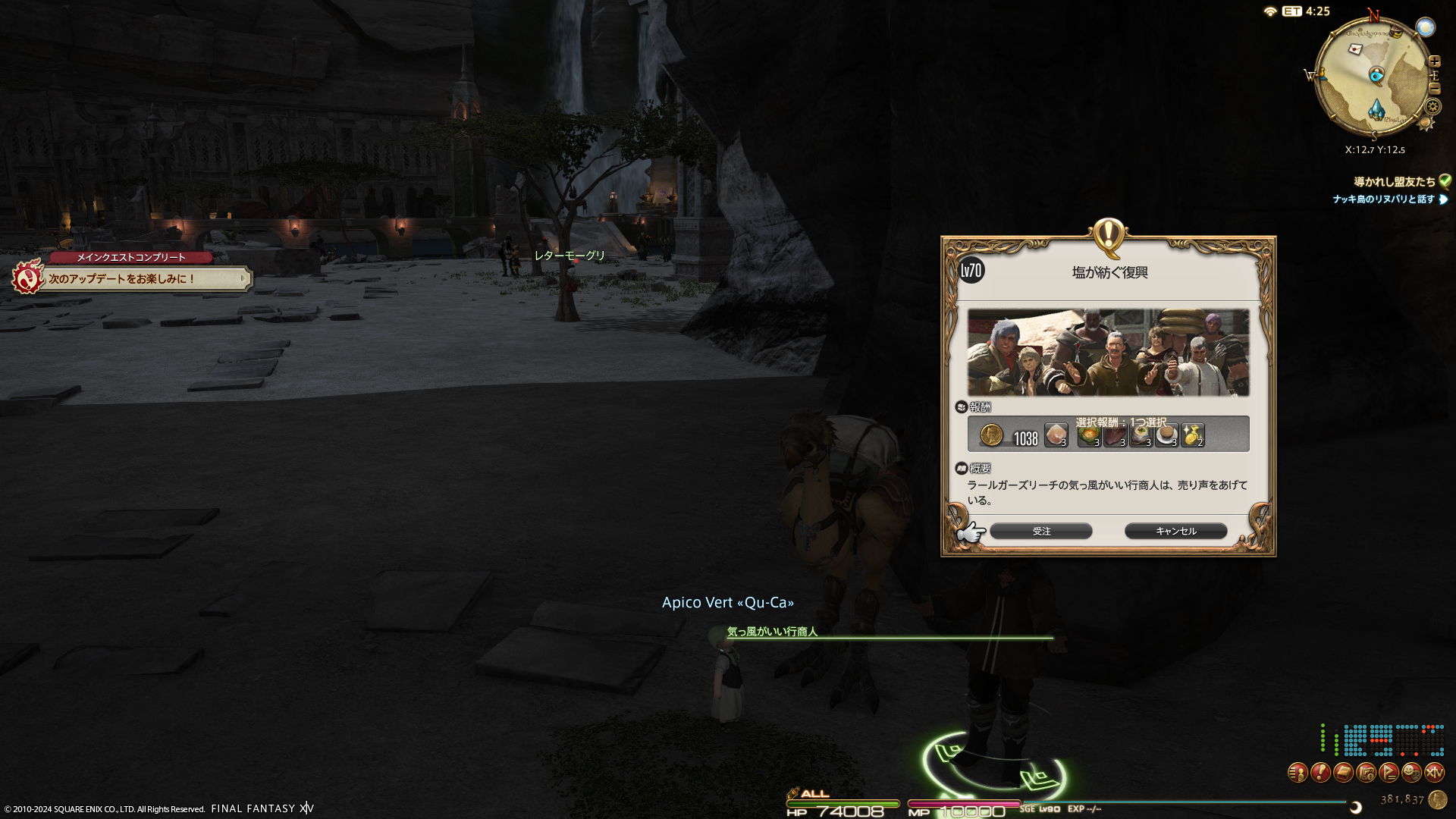Click the weather icon beside the minimap
This screenshot has width=1456, height=819.
(1426, 28)
